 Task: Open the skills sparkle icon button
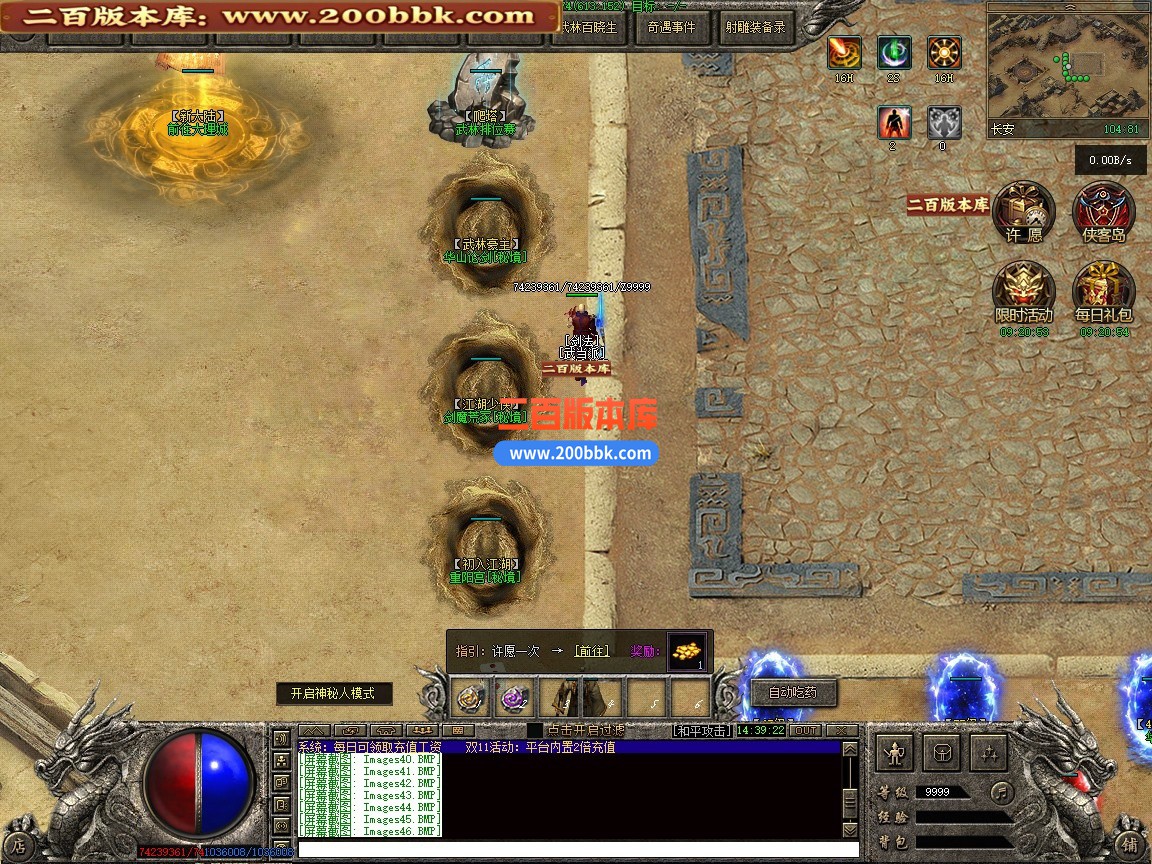[989, 752]
